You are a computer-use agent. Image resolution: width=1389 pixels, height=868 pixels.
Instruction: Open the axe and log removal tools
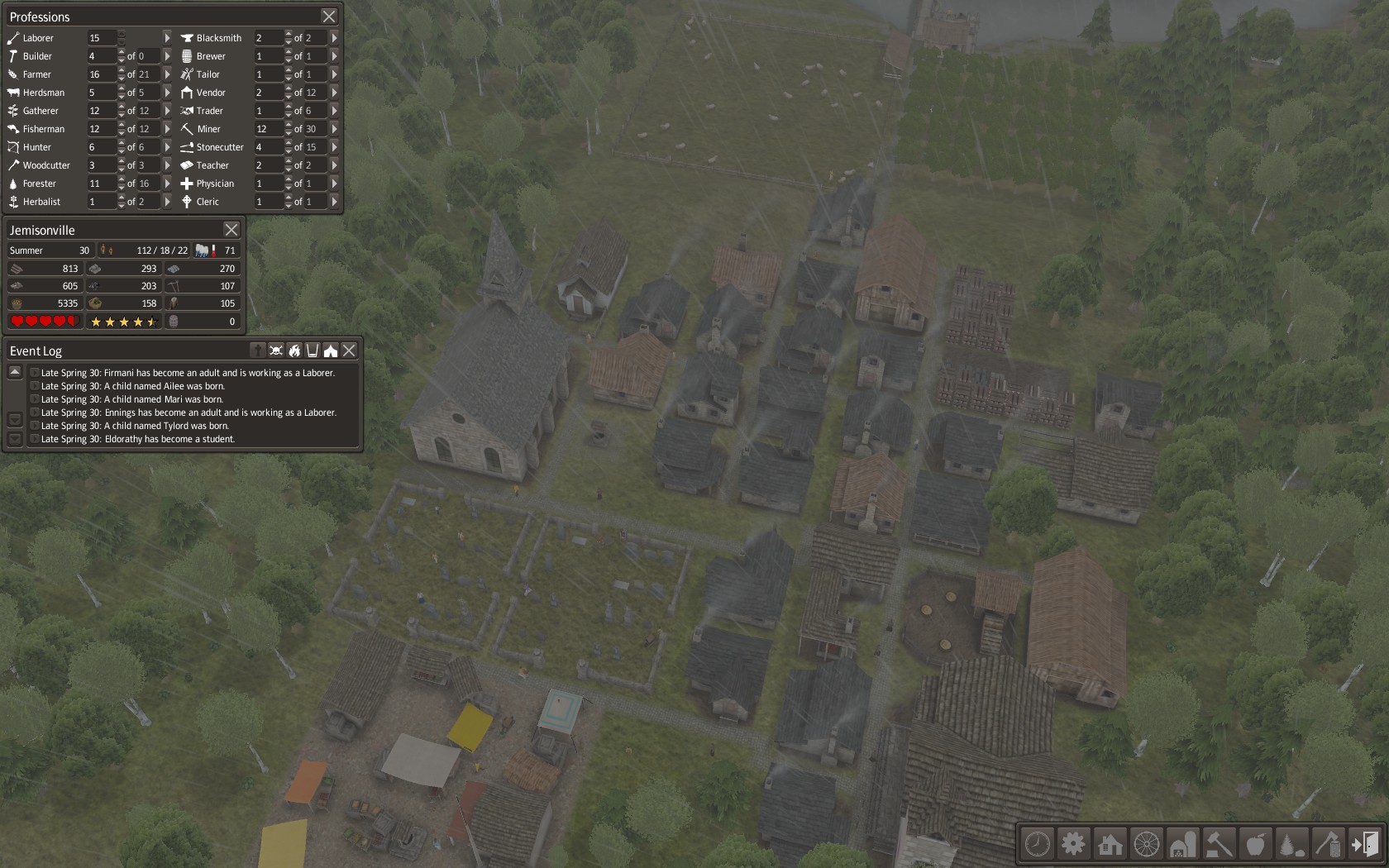click(x=1328, y=844)
